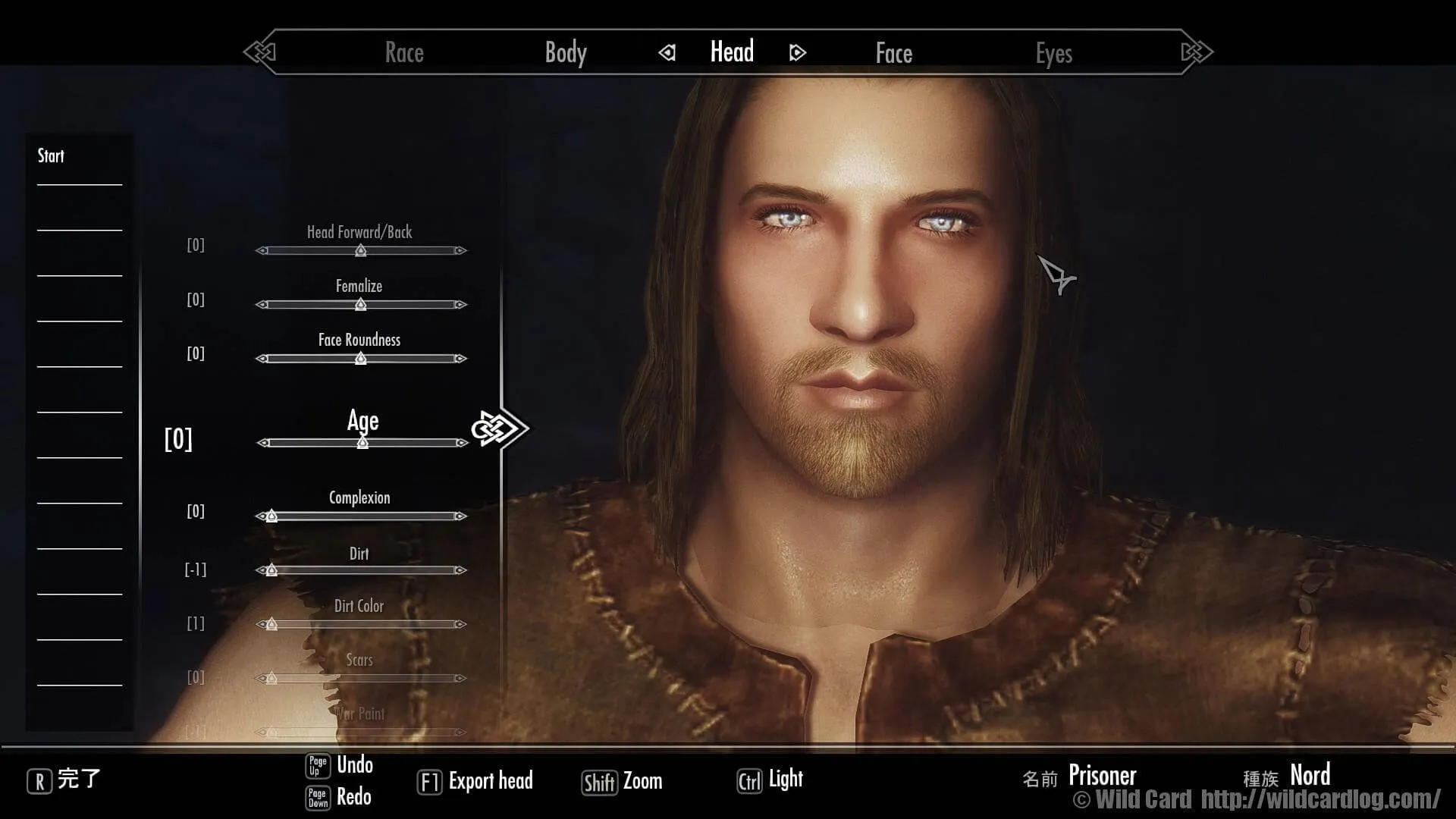Image resolution: width=1456 pixels, height=819 pixels.
Task: Open the Body tab
Action: point(566,52)
